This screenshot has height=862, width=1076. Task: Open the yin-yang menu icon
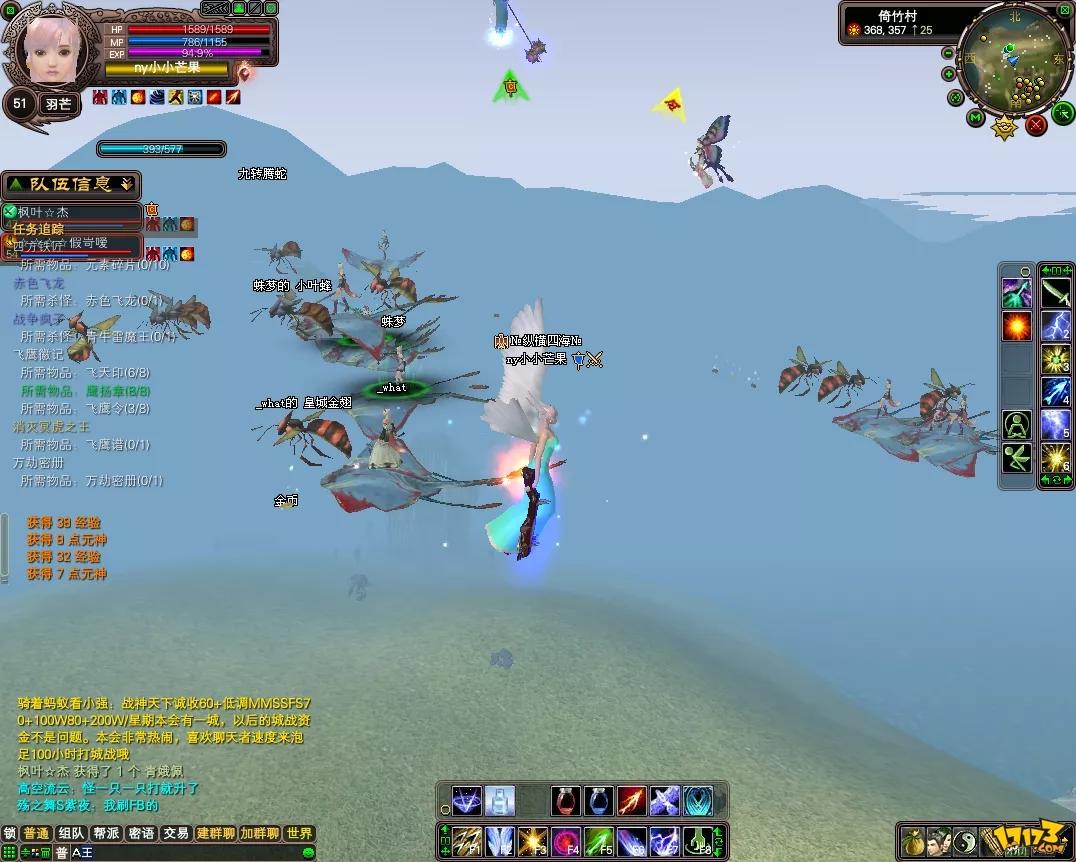(x=964, y=842)
